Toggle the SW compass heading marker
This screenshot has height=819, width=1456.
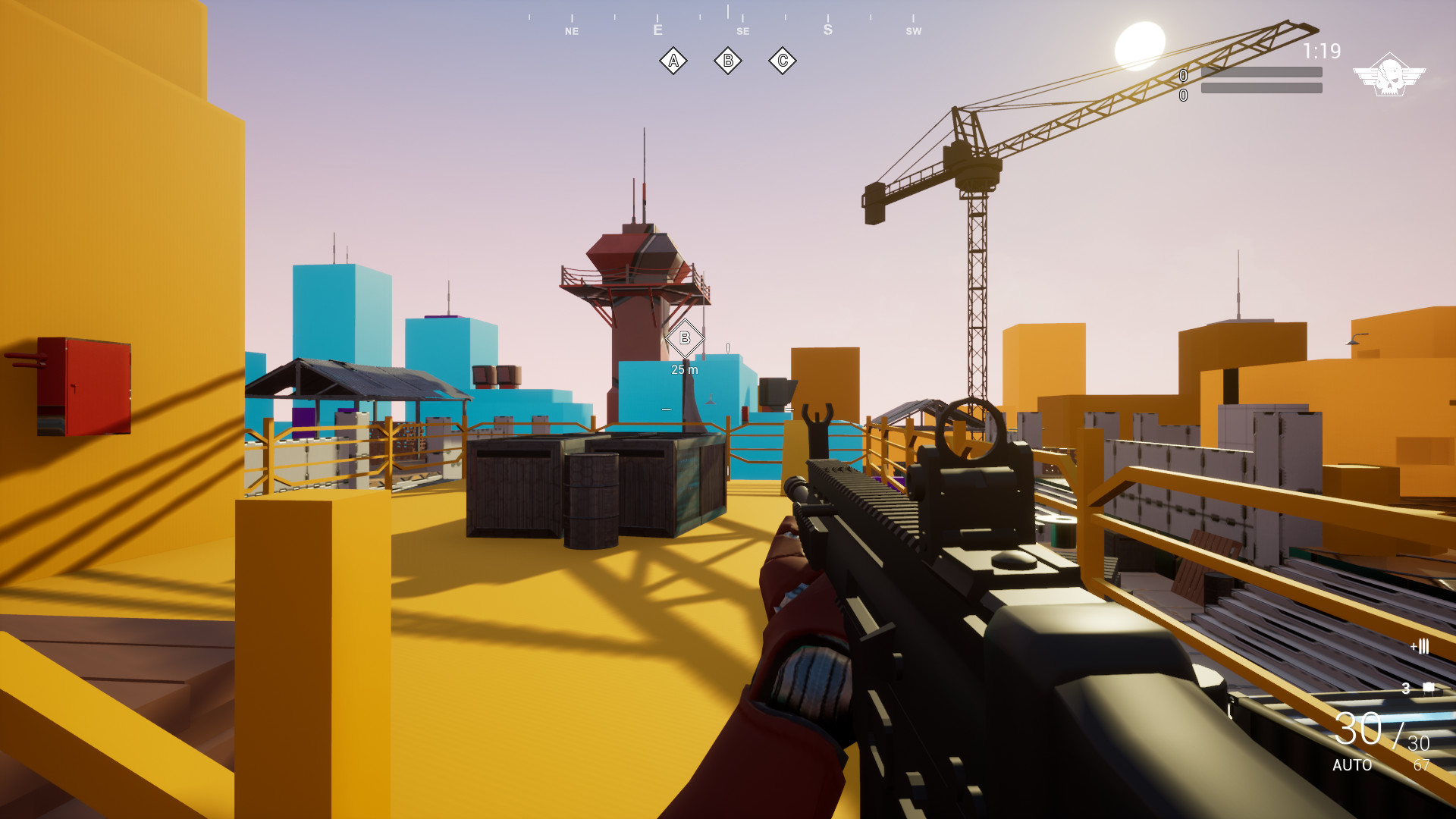(x=914, y=32)
